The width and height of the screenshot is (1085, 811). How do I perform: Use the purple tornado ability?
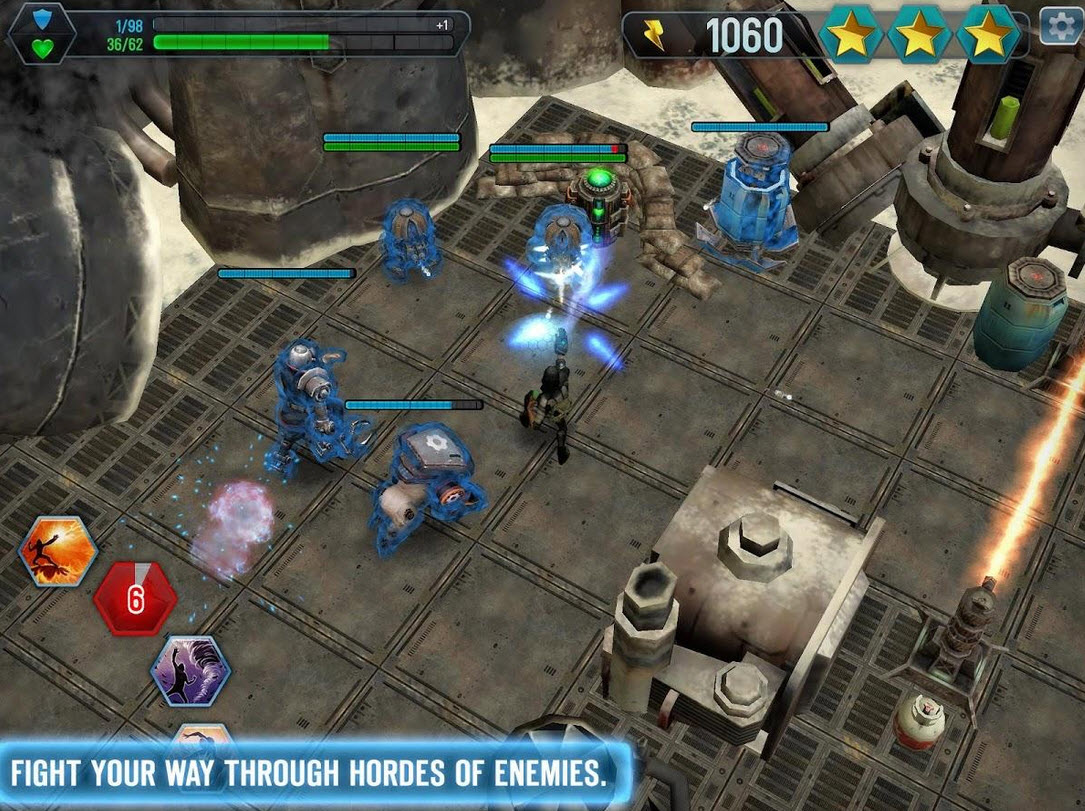pos(191,670)
